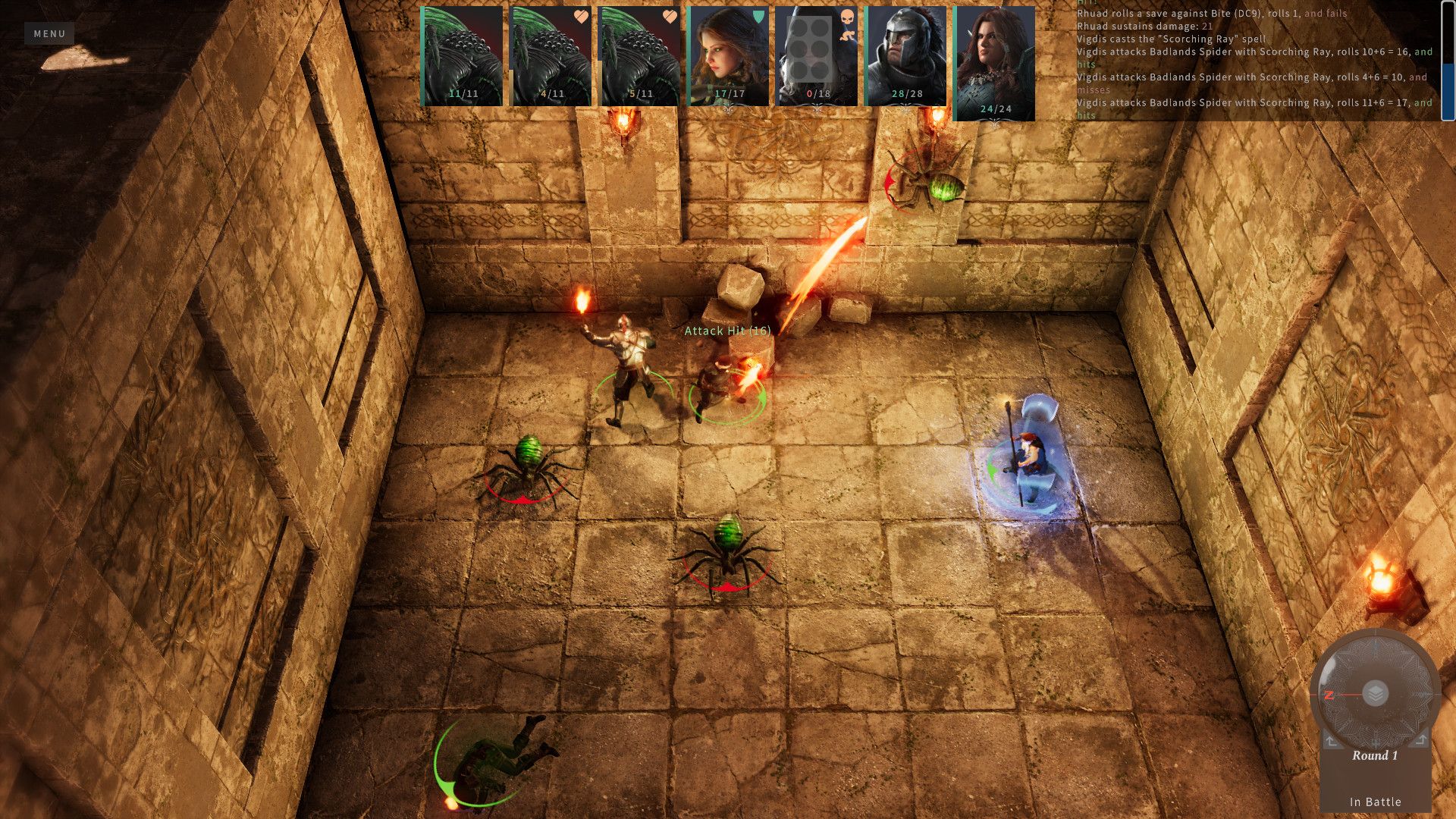Open the MENU panel

[49, 33]
